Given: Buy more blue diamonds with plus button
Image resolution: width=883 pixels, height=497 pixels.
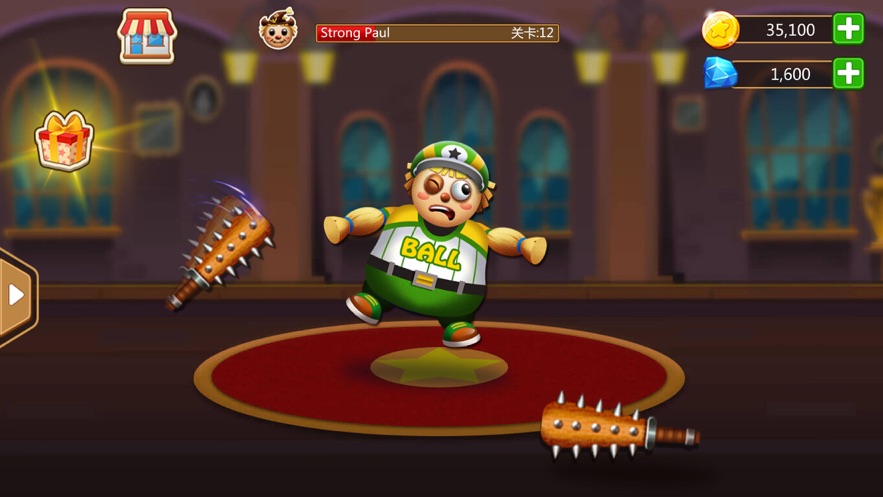Looking at the screenshot, I should 848,73.
